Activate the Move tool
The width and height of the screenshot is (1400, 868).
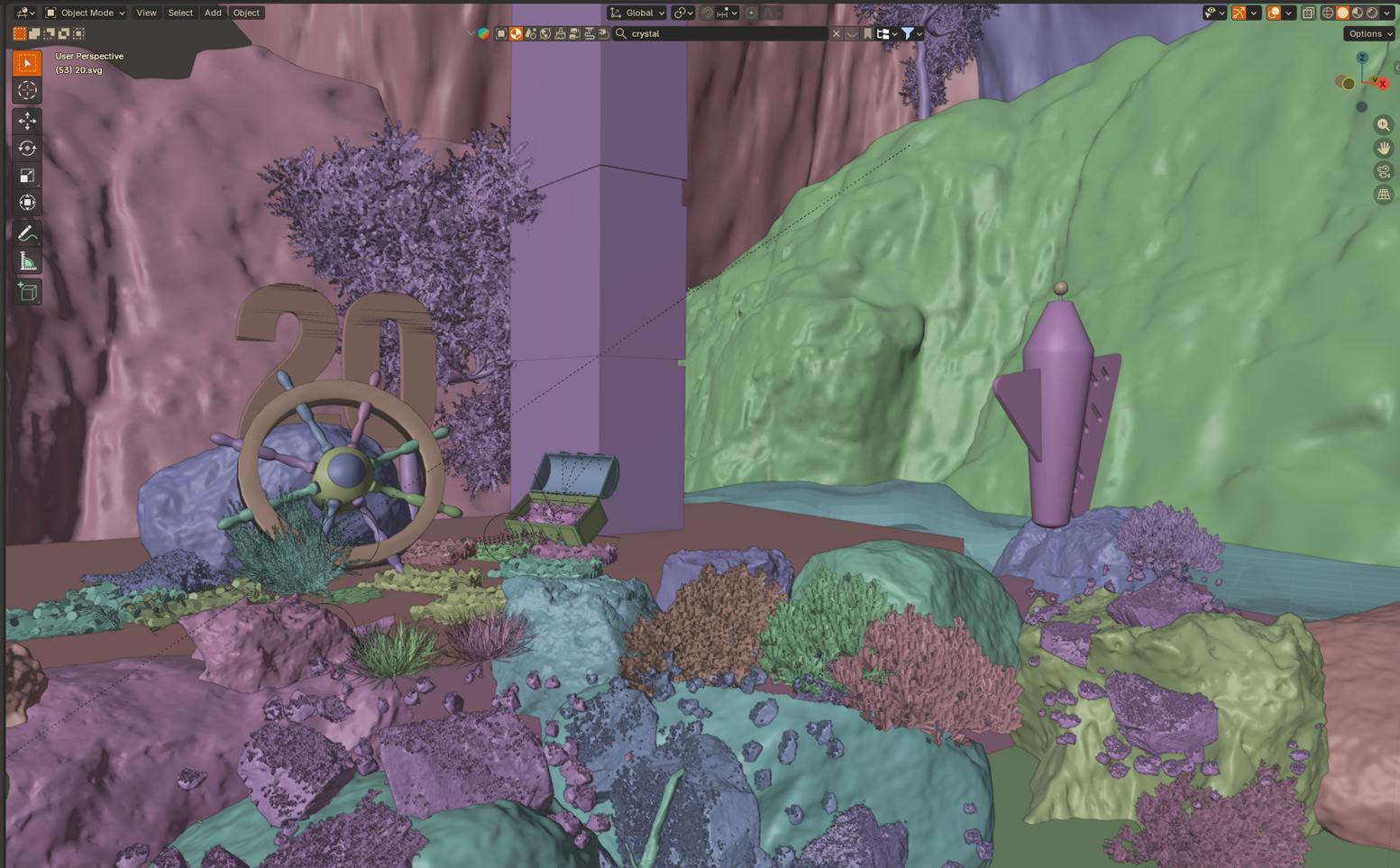[27, 121]
